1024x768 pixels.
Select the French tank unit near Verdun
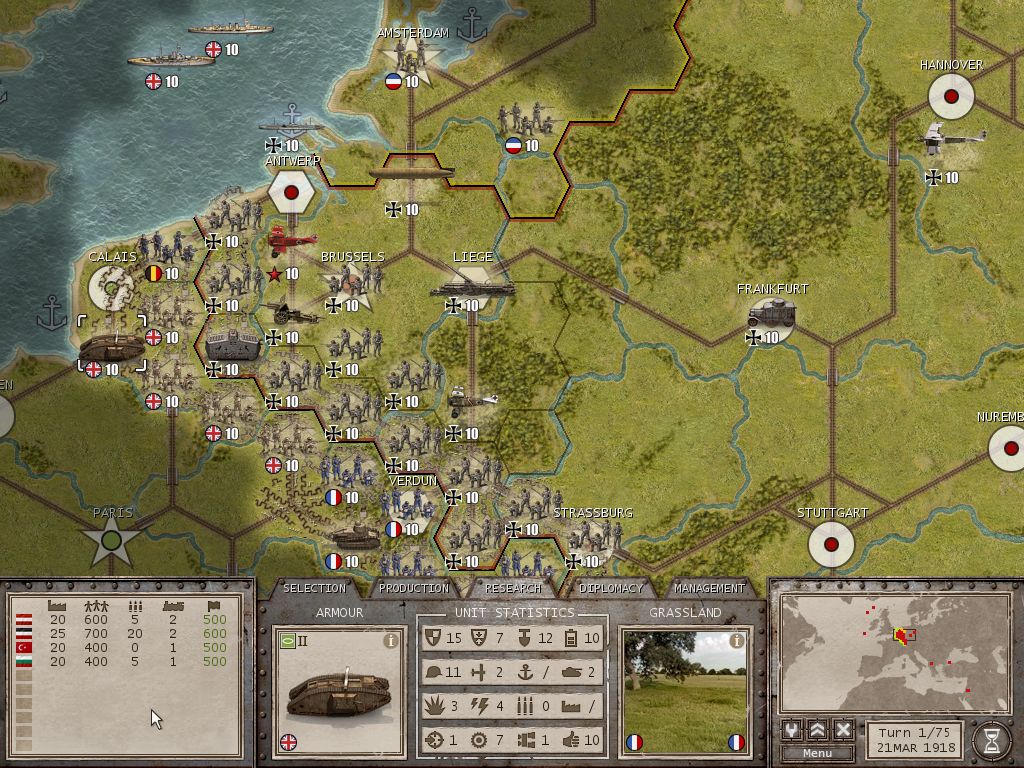354,537
